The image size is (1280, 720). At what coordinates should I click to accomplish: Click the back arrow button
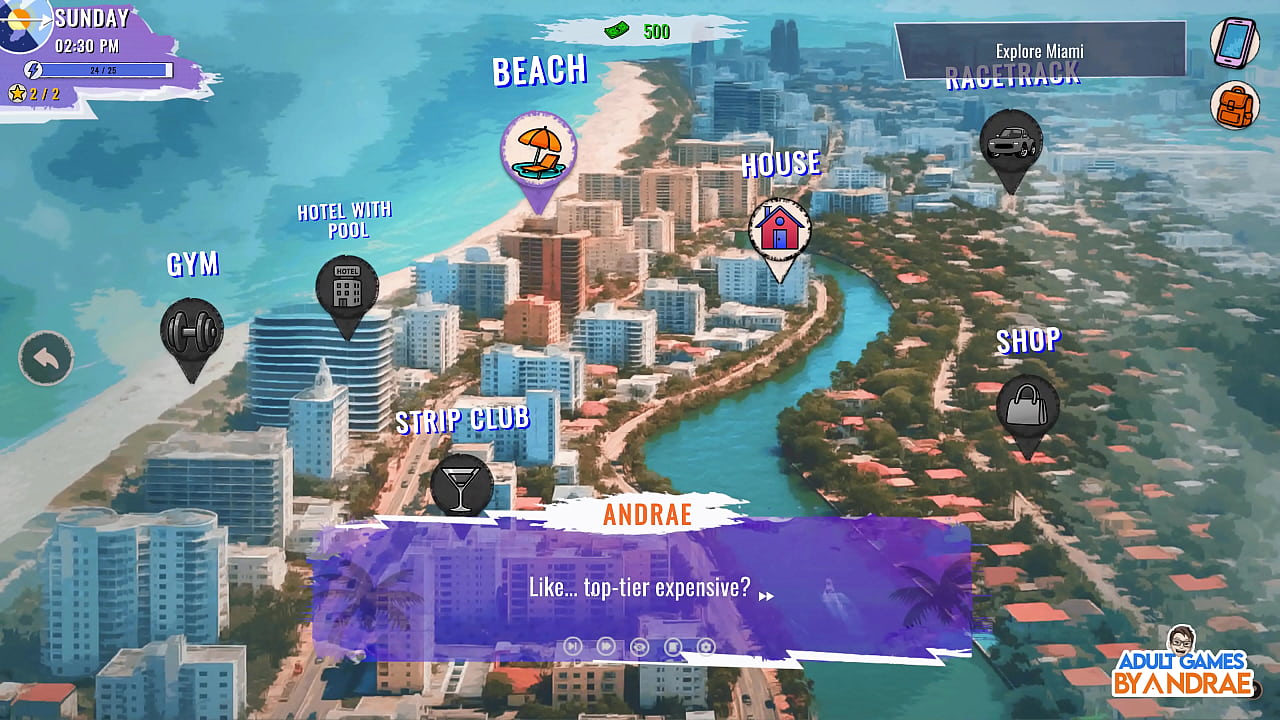coord(46,358)
